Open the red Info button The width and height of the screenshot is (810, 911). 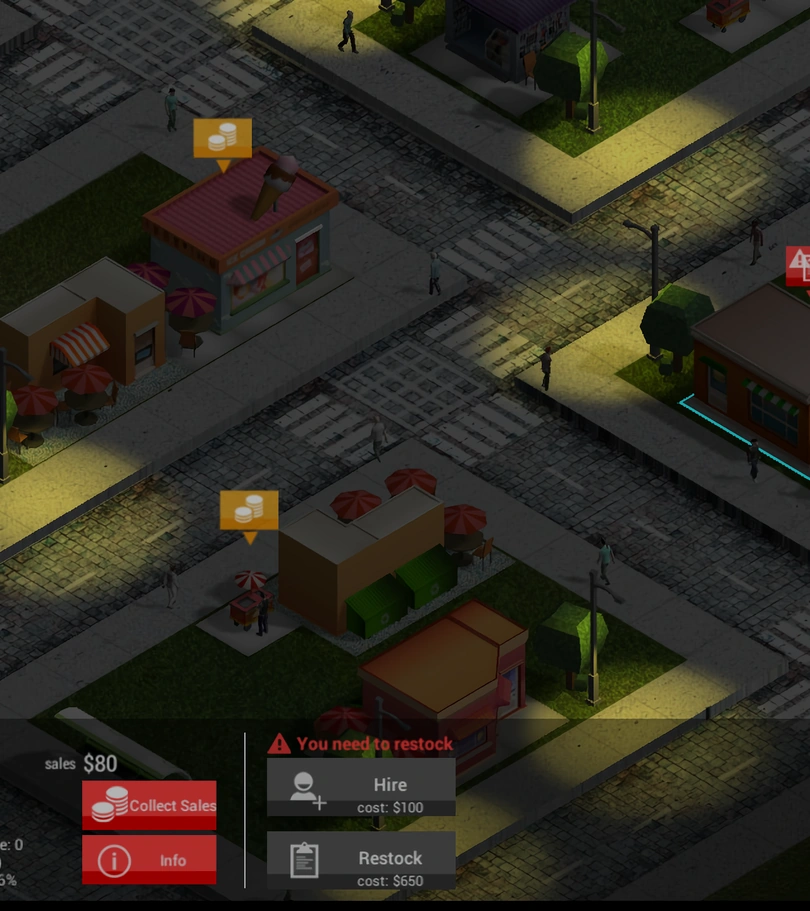point(149,860)
